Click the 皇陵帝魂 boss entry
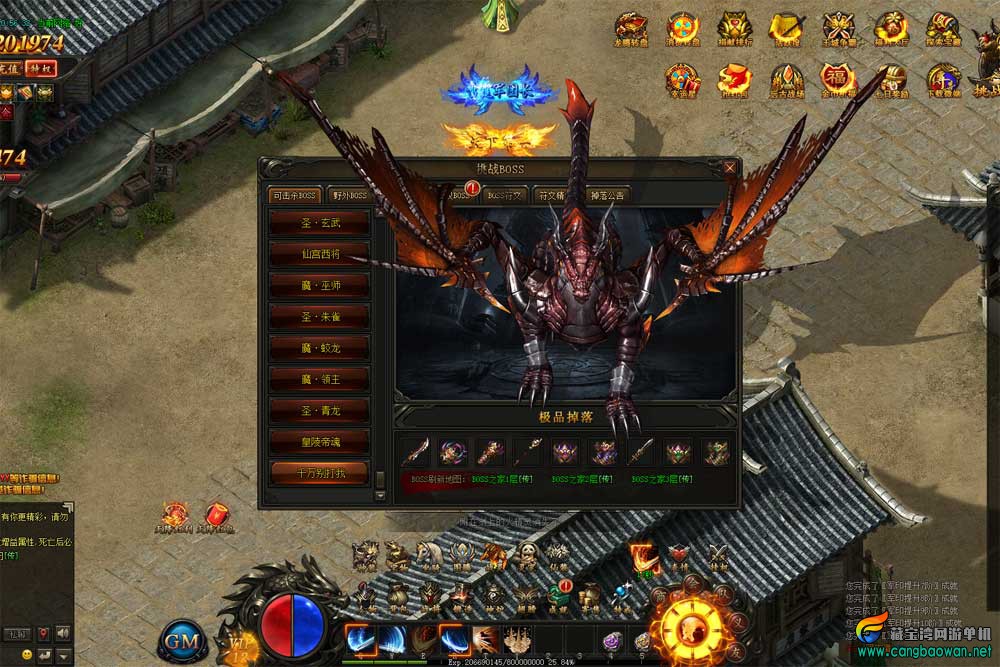 coord(320,441)
